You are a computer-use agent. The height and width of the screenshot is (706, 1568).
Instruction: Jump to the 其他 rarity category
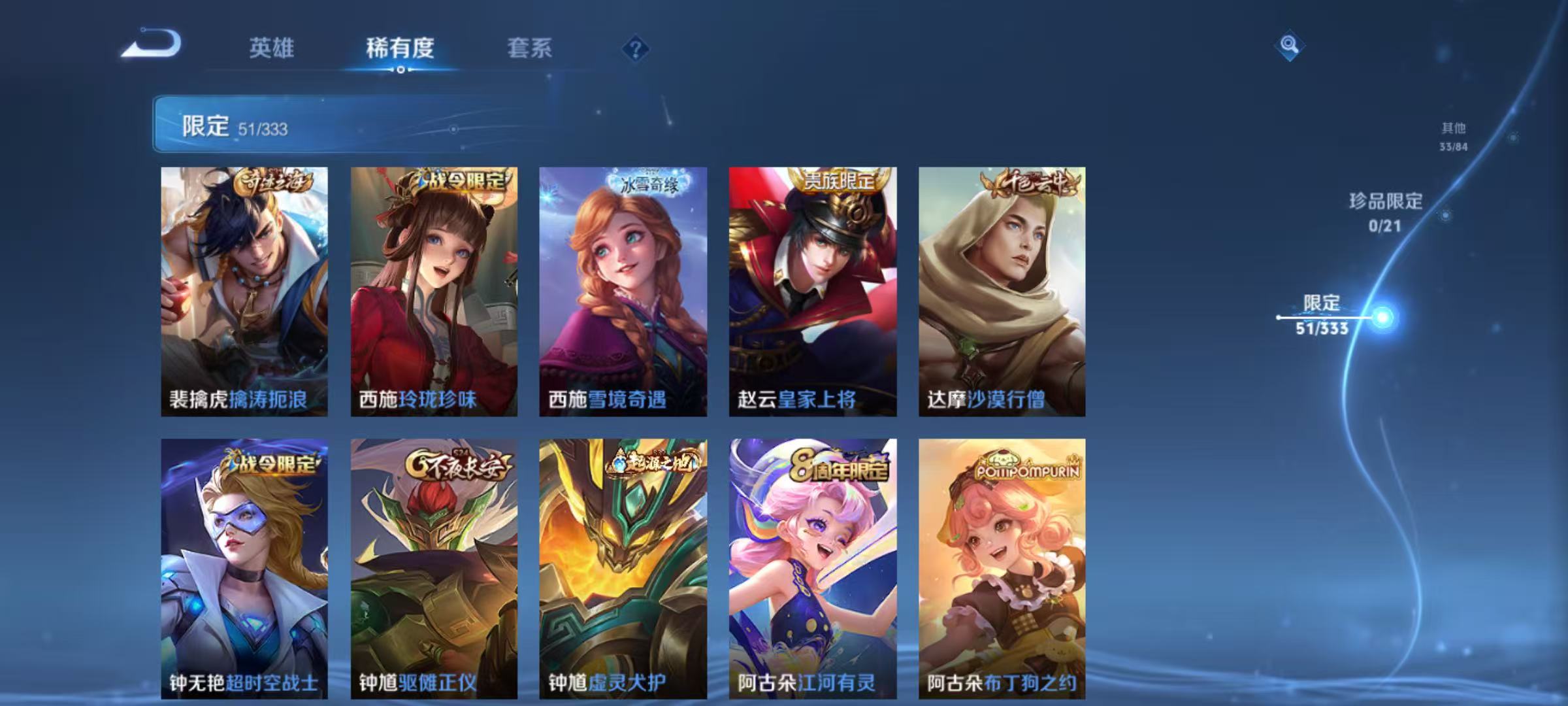(x=1454, y=136)
